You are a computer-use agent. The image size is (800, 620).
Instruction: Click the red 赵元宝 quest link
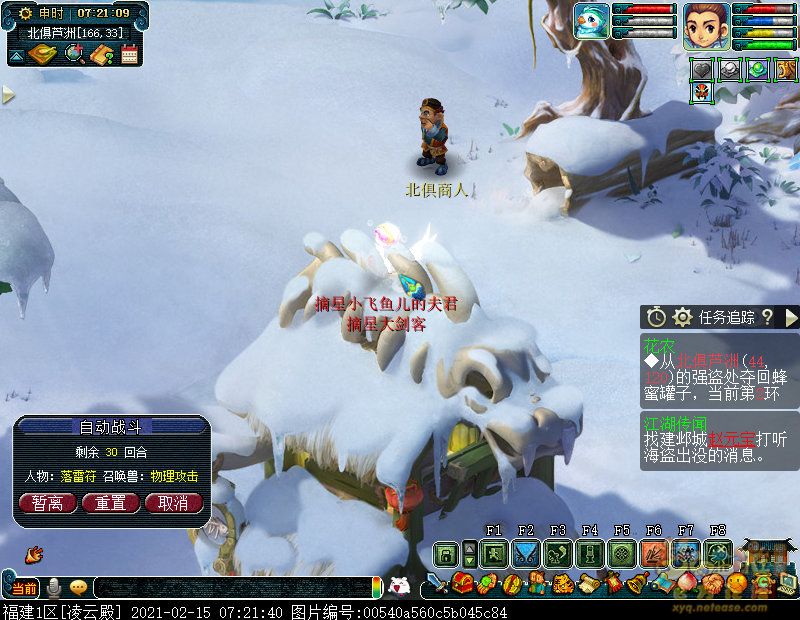click(x=733, y=439)
